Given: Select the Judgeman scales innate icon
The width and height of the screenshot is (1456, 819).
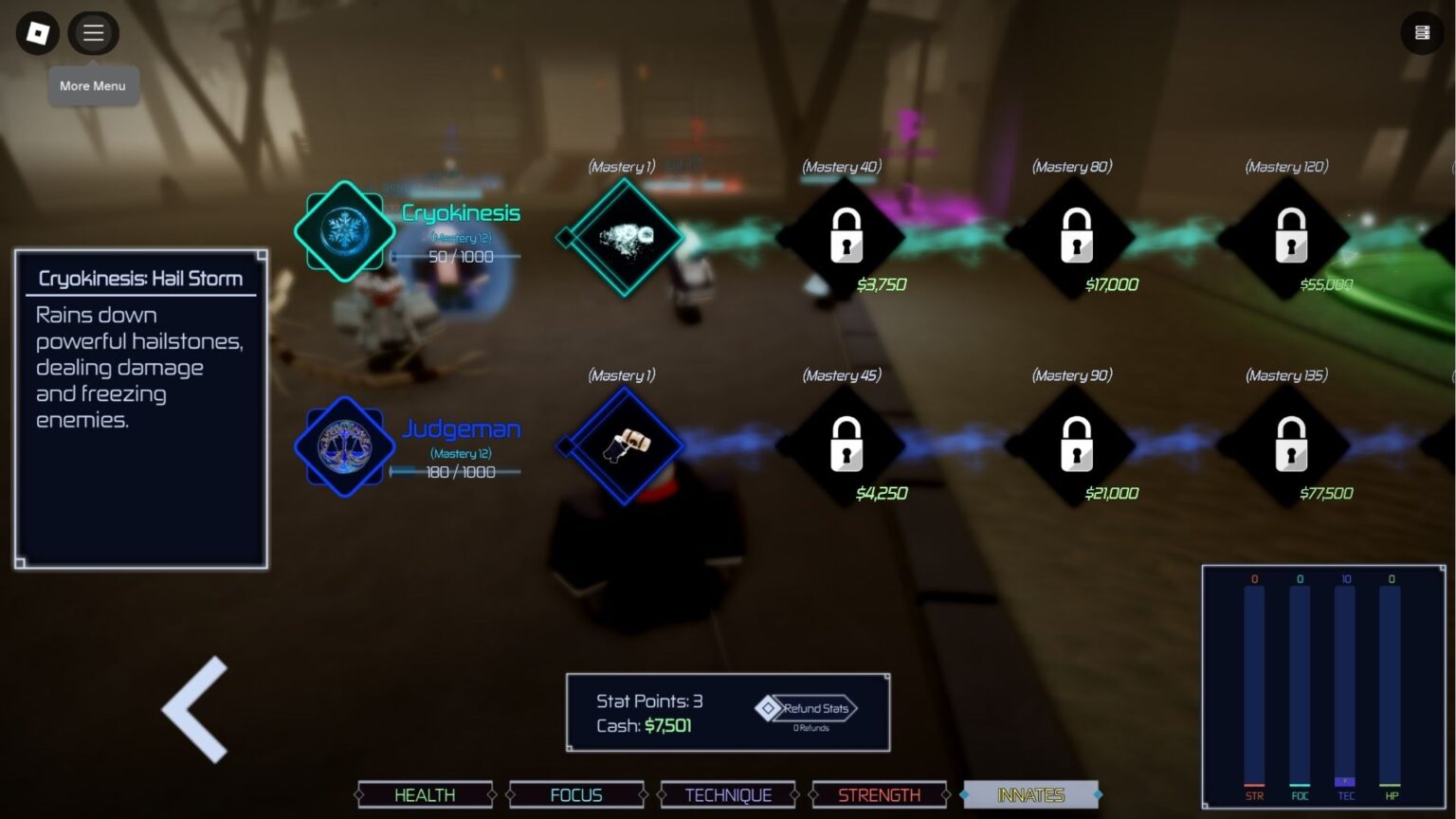Looking at the screenshot, I should point(344,446).
